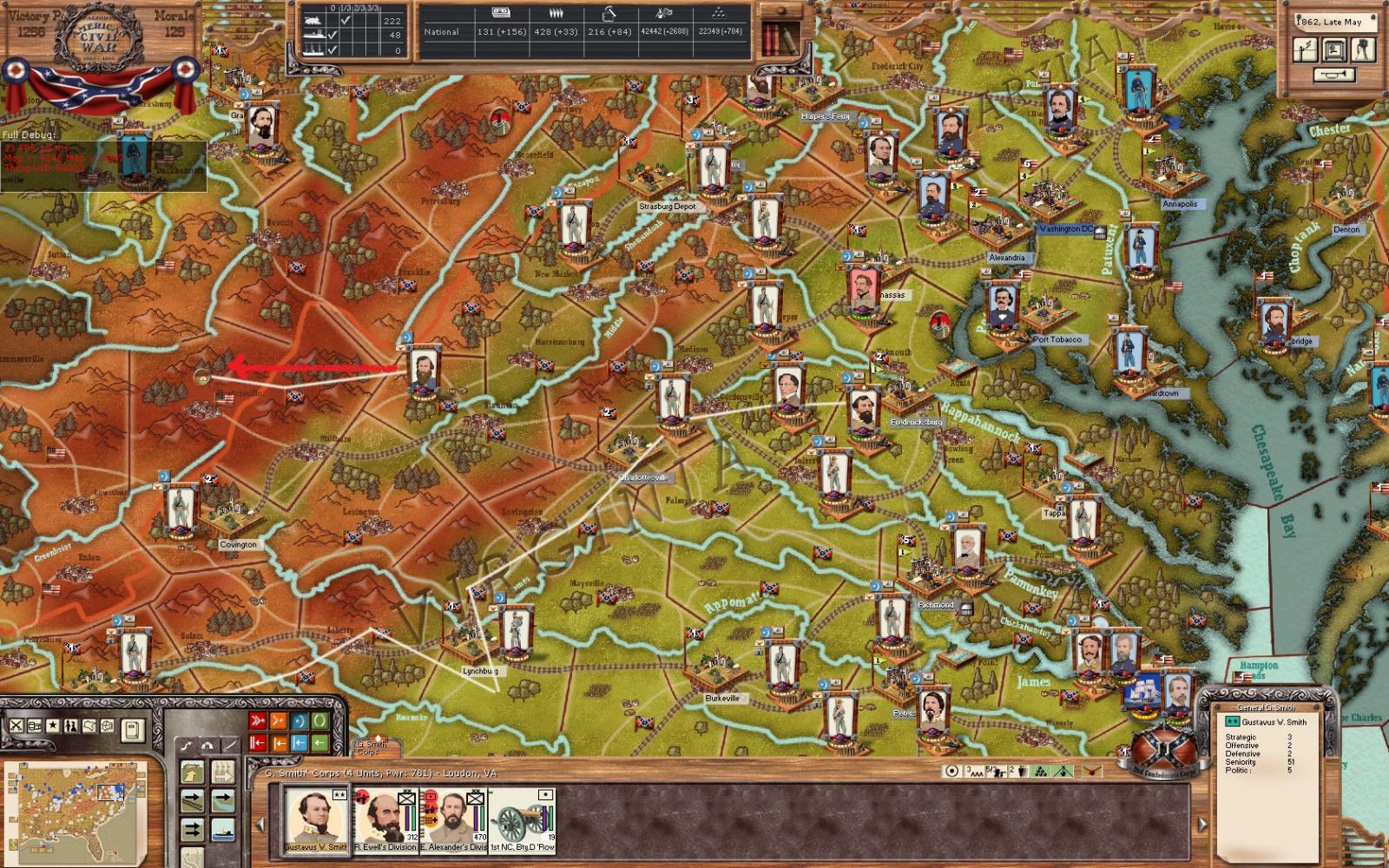This screenshot has height=868, width=1389.
Task: Select the sword posture tab
Action: coord(229,746)
